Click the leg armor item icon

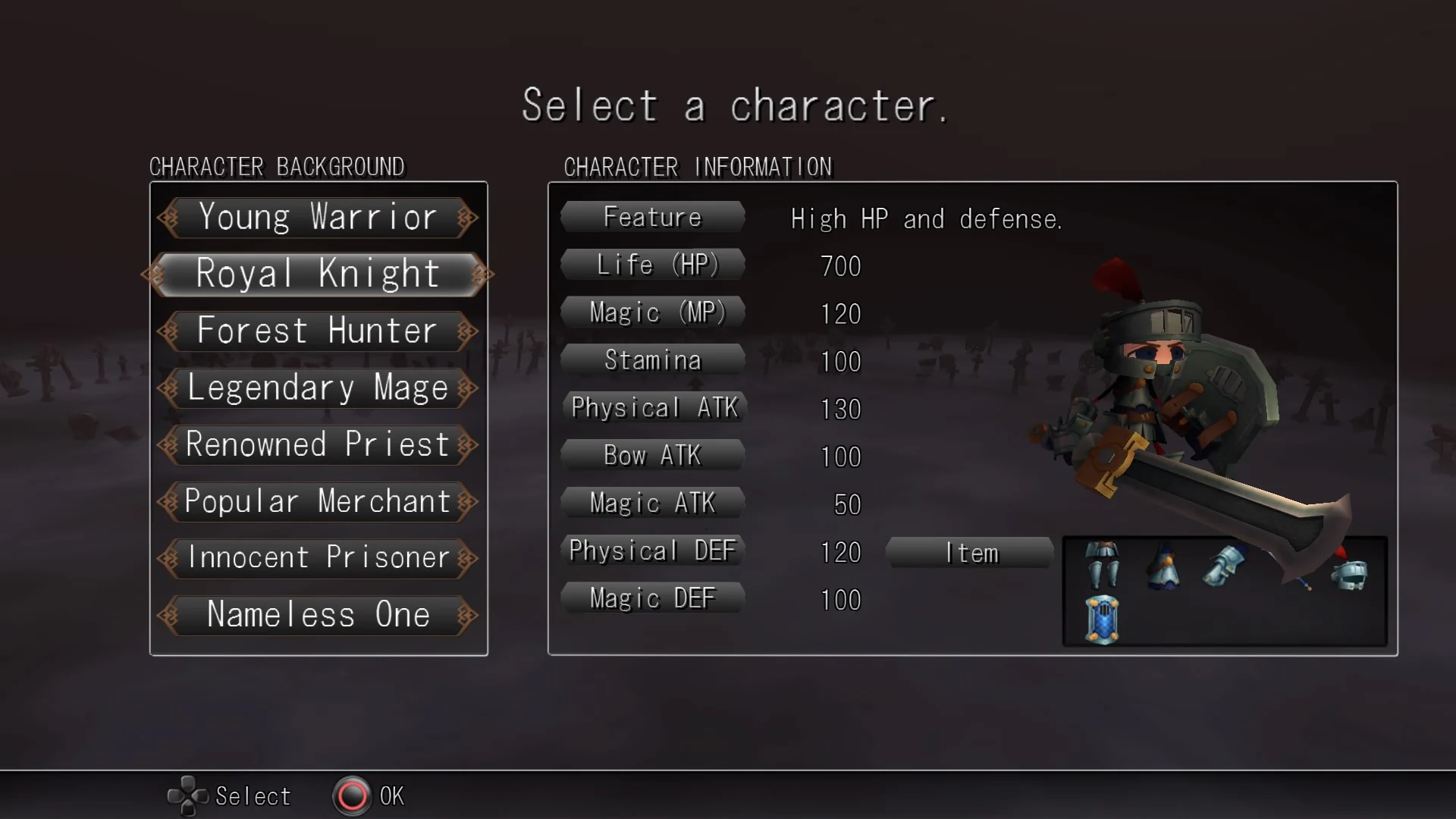click(1103, 565)
